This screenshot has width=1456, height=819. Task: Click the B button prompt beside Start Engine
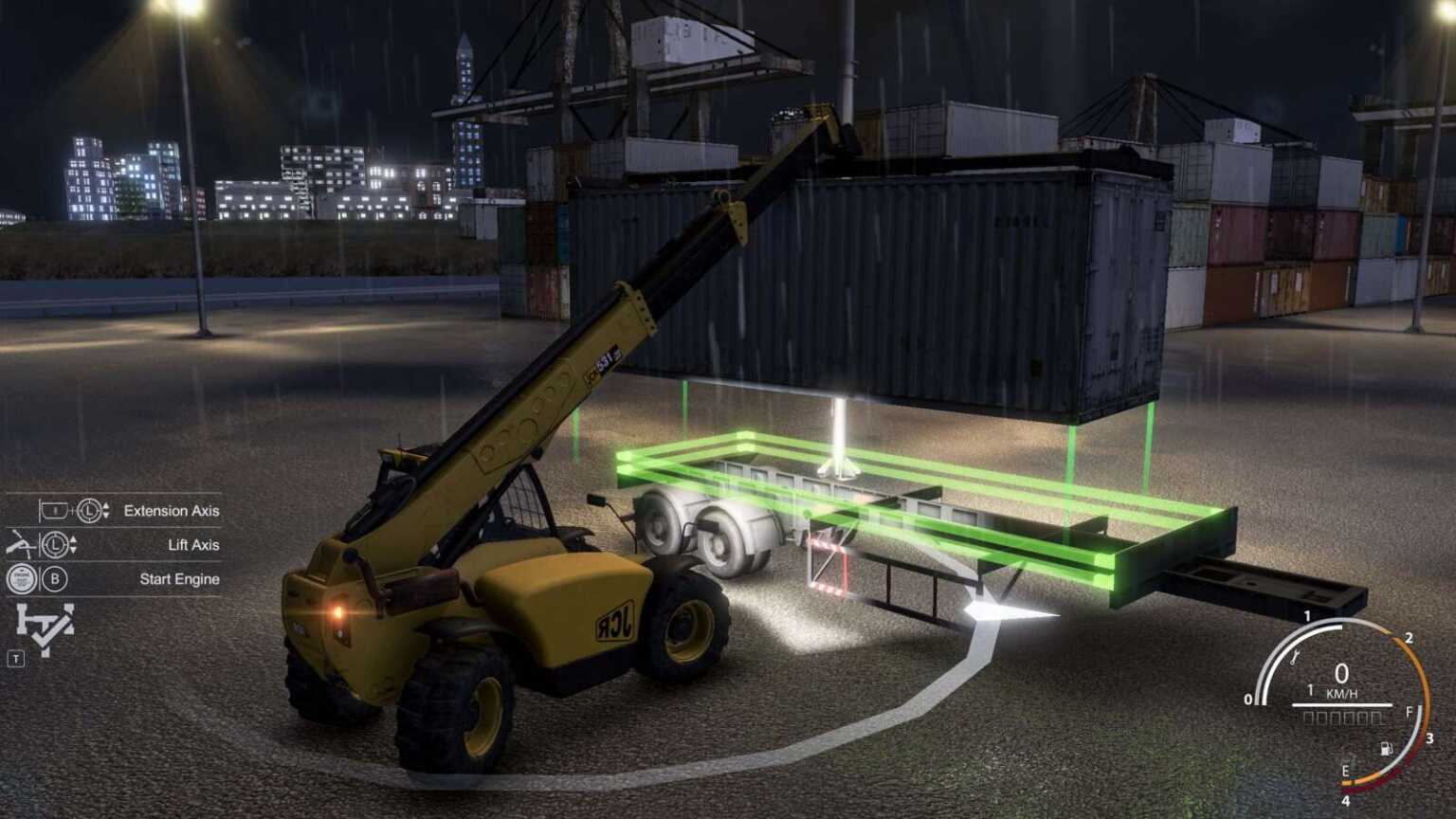click(x=56, y=578)
